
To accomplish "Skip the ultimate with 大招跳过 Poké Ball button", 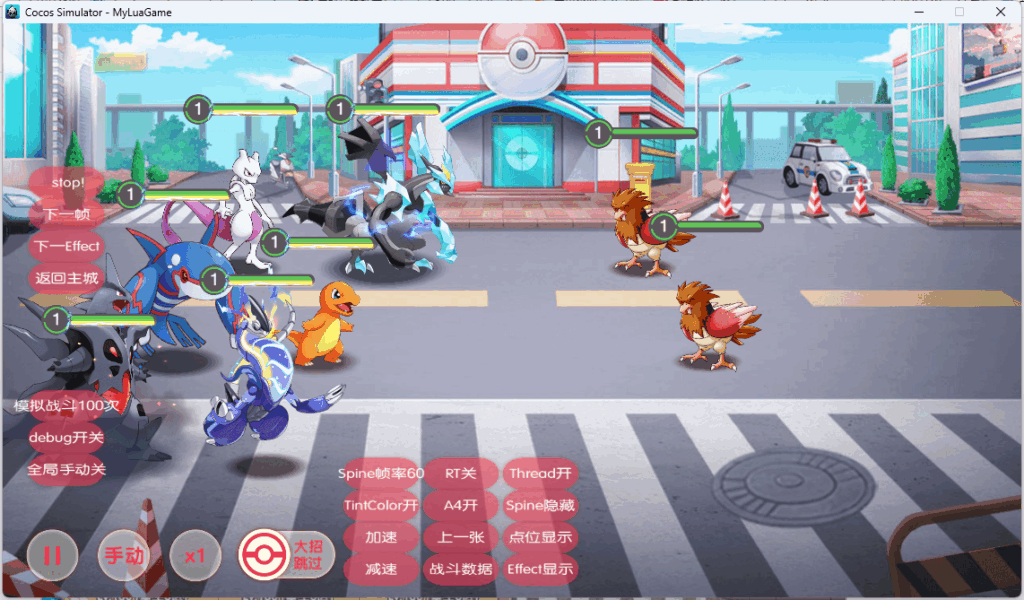I will click(285, 554).
